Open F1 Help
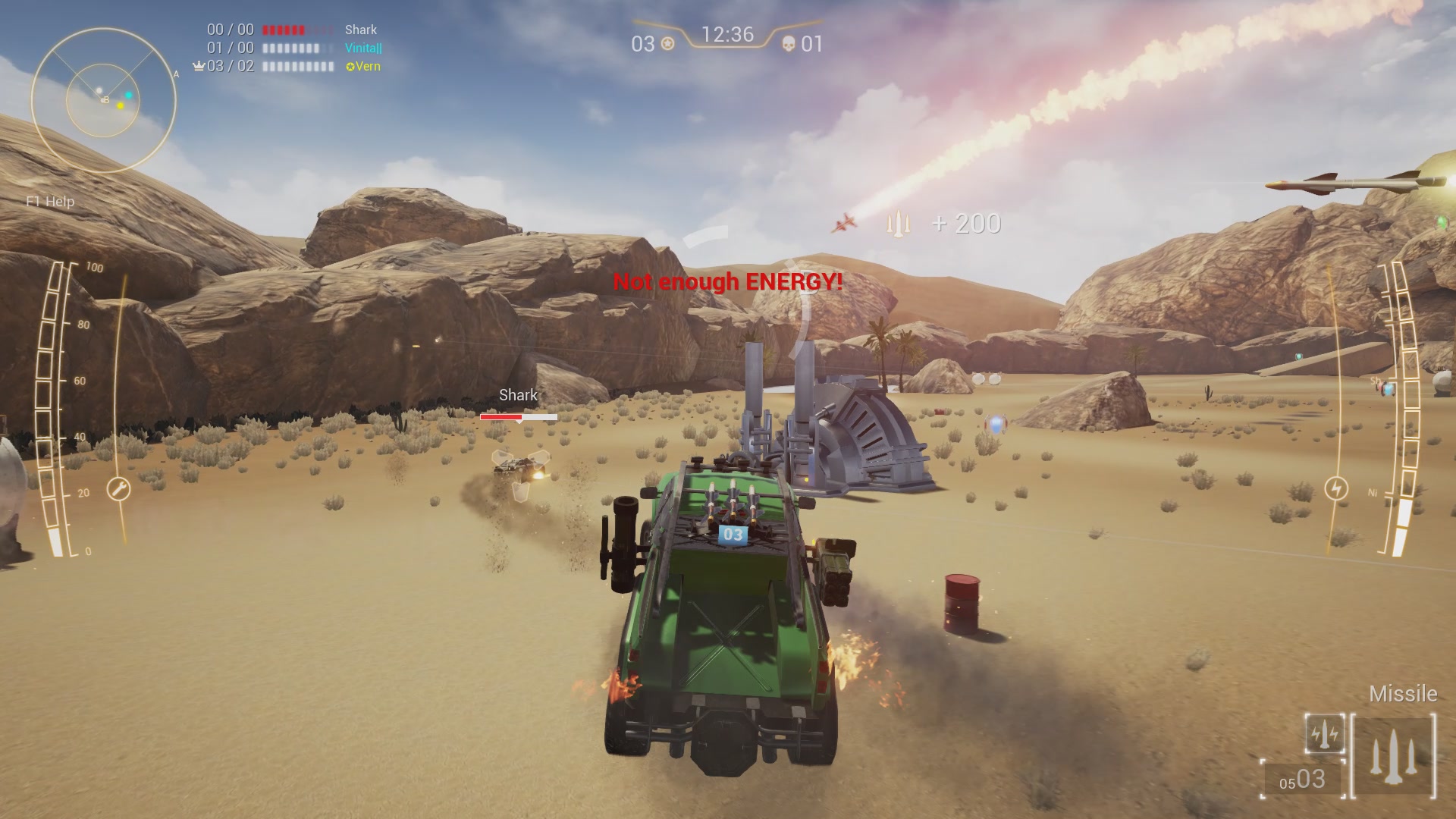 [x=51, y=202]
